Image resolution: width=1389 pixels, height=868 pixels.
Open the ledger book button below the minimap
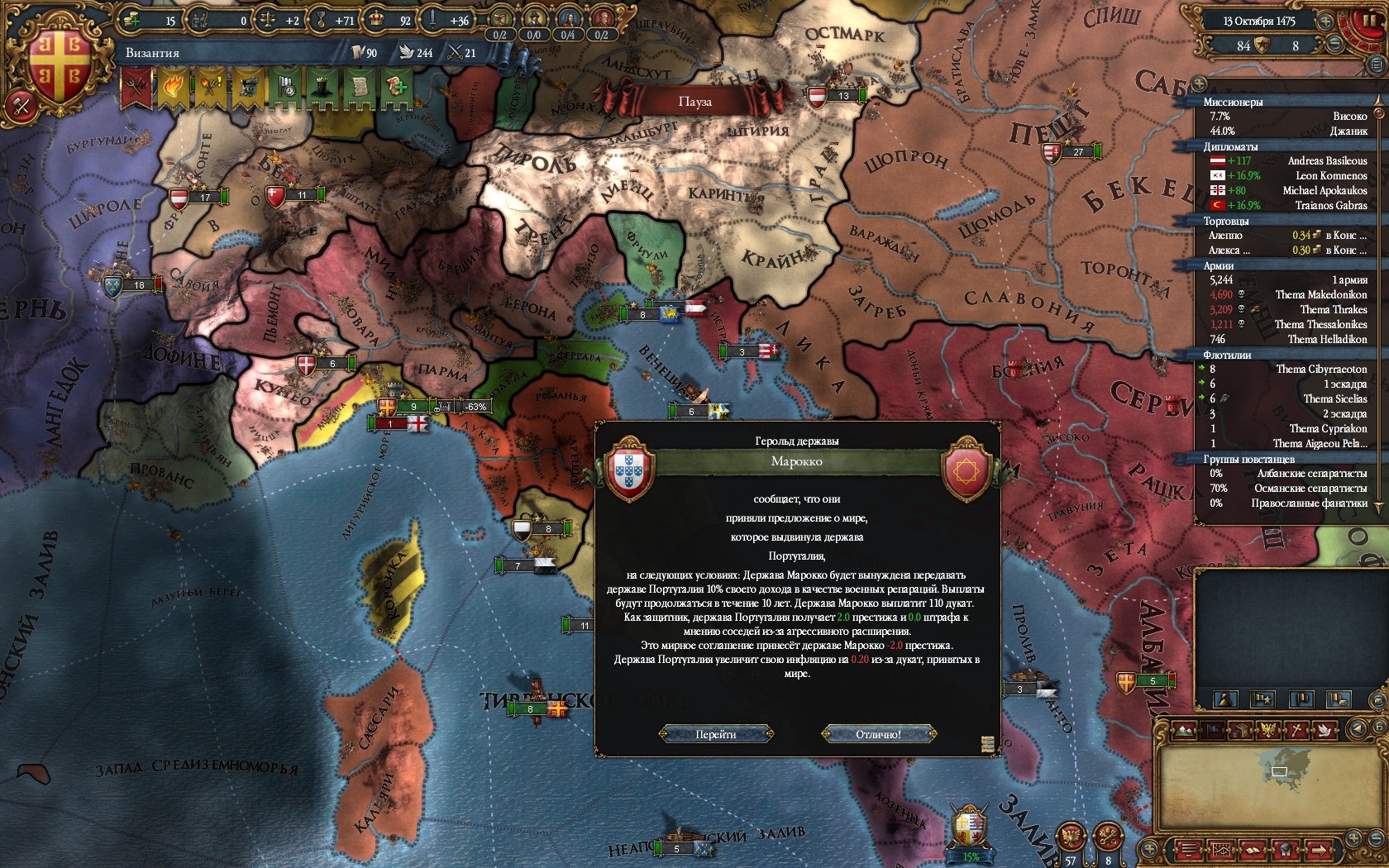pyautogui.click(x=1253, y=850)
